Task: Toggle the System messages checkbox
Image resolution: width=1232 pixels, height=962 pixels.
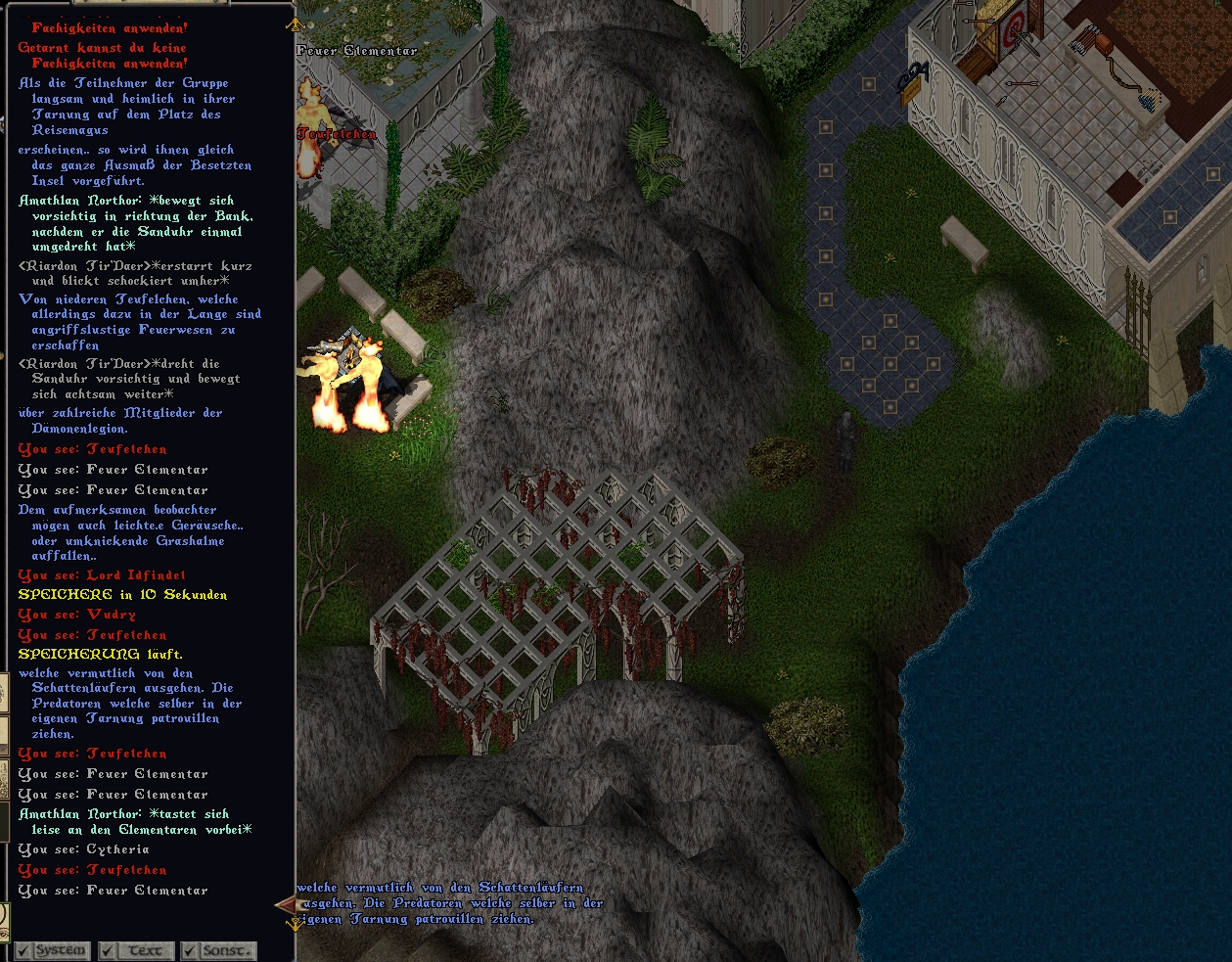Action: 24,951
